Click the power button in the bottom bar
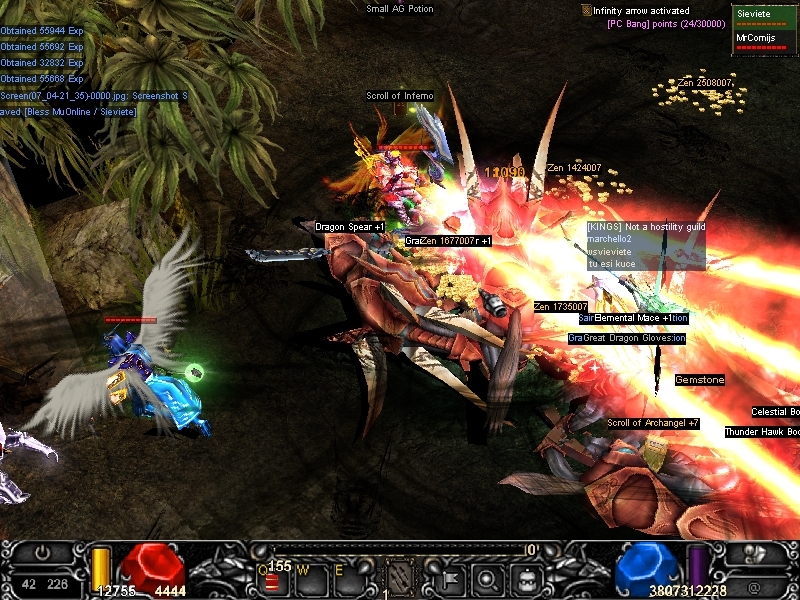 click(x=42, y=551)
